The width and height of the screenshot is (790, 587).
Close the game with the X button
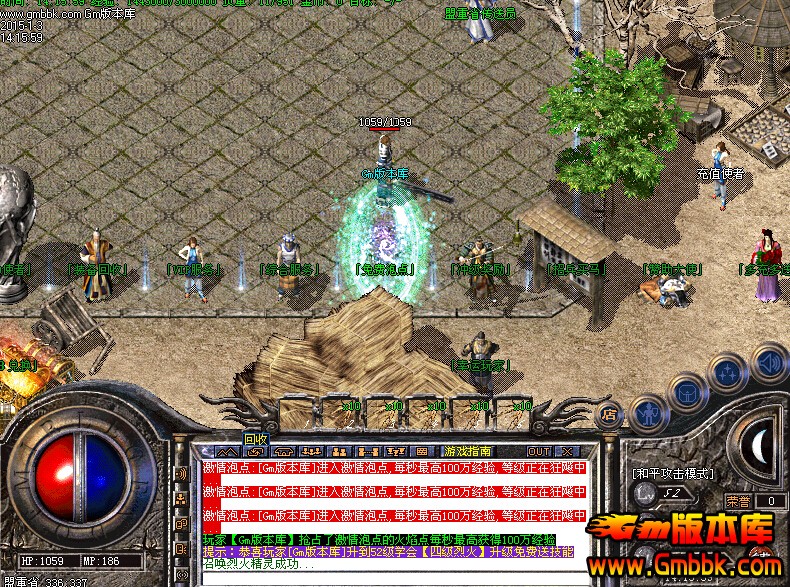(566, 451)
